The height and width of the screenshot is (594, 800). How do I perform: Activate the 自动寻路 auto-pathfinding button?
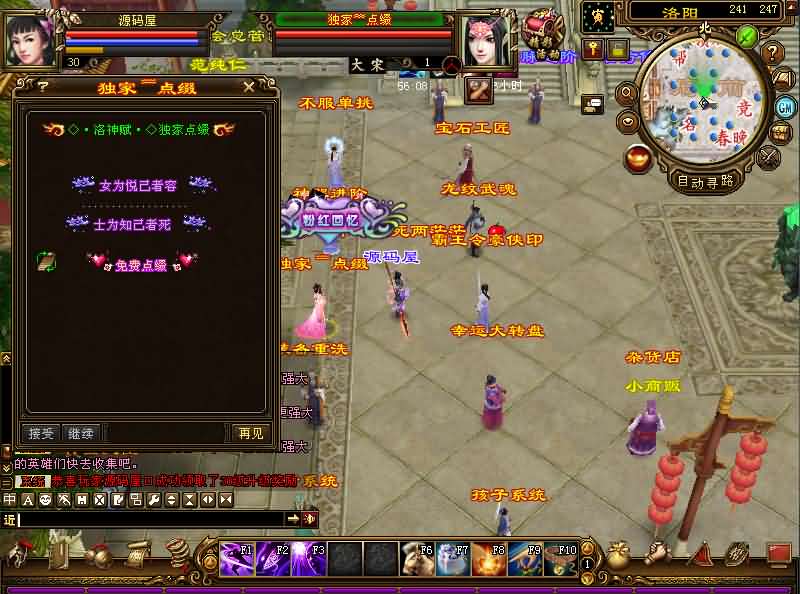point(706,181)
